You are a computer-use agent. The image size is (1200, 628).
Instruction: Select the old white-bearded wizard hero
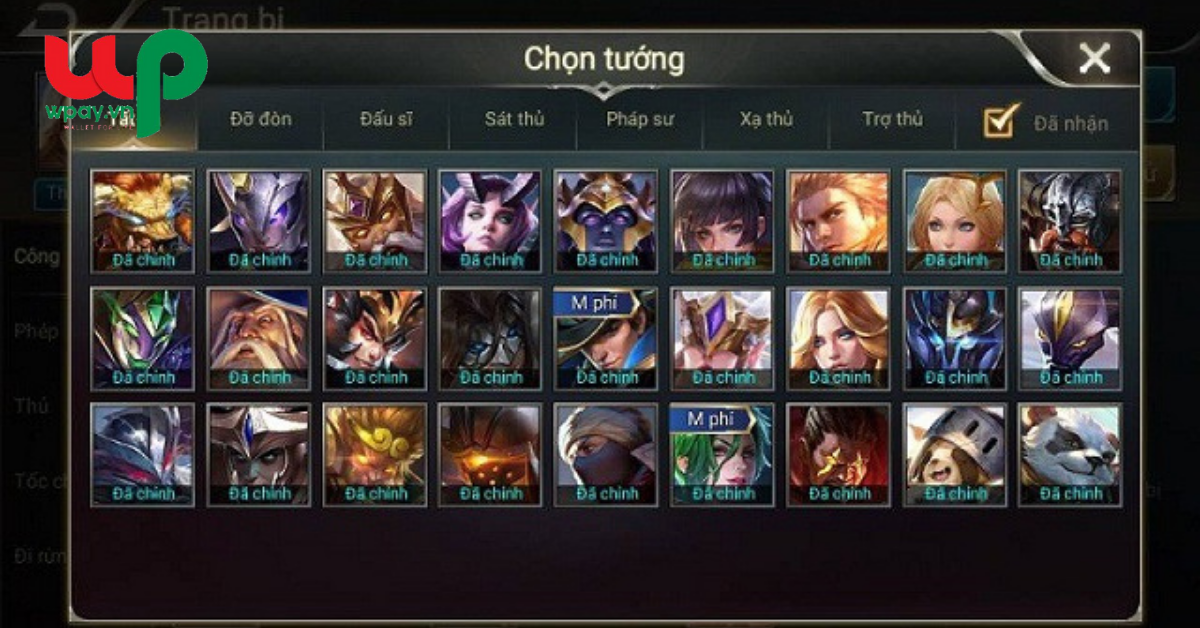258,338
